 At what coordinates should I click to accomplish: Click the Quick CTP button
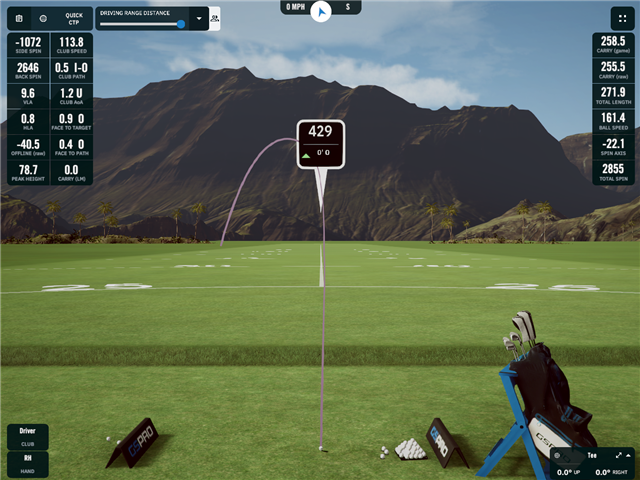(x=74, y=18)
